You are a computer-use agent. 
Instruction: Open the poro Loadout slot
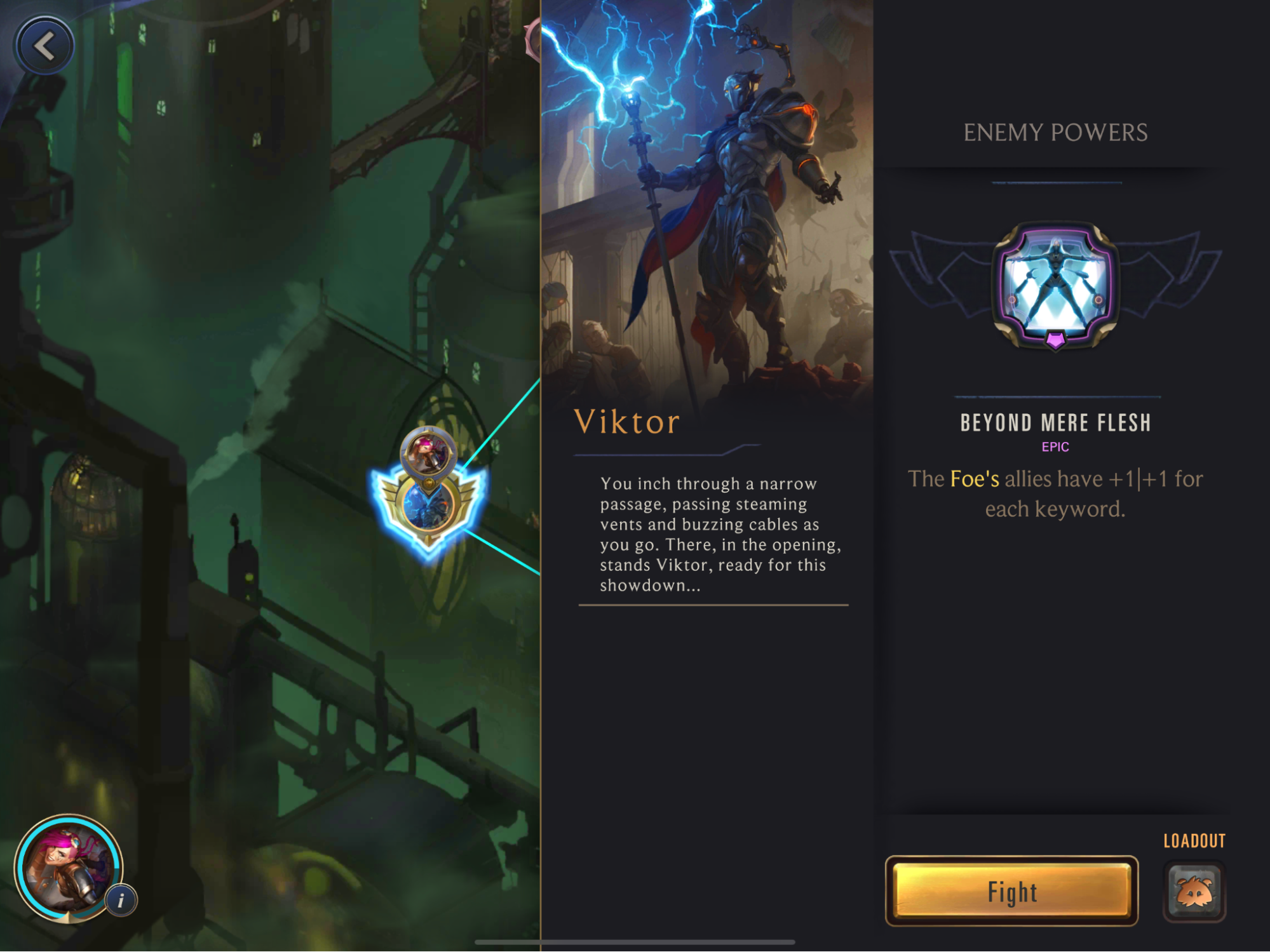tap(1194, 891)
